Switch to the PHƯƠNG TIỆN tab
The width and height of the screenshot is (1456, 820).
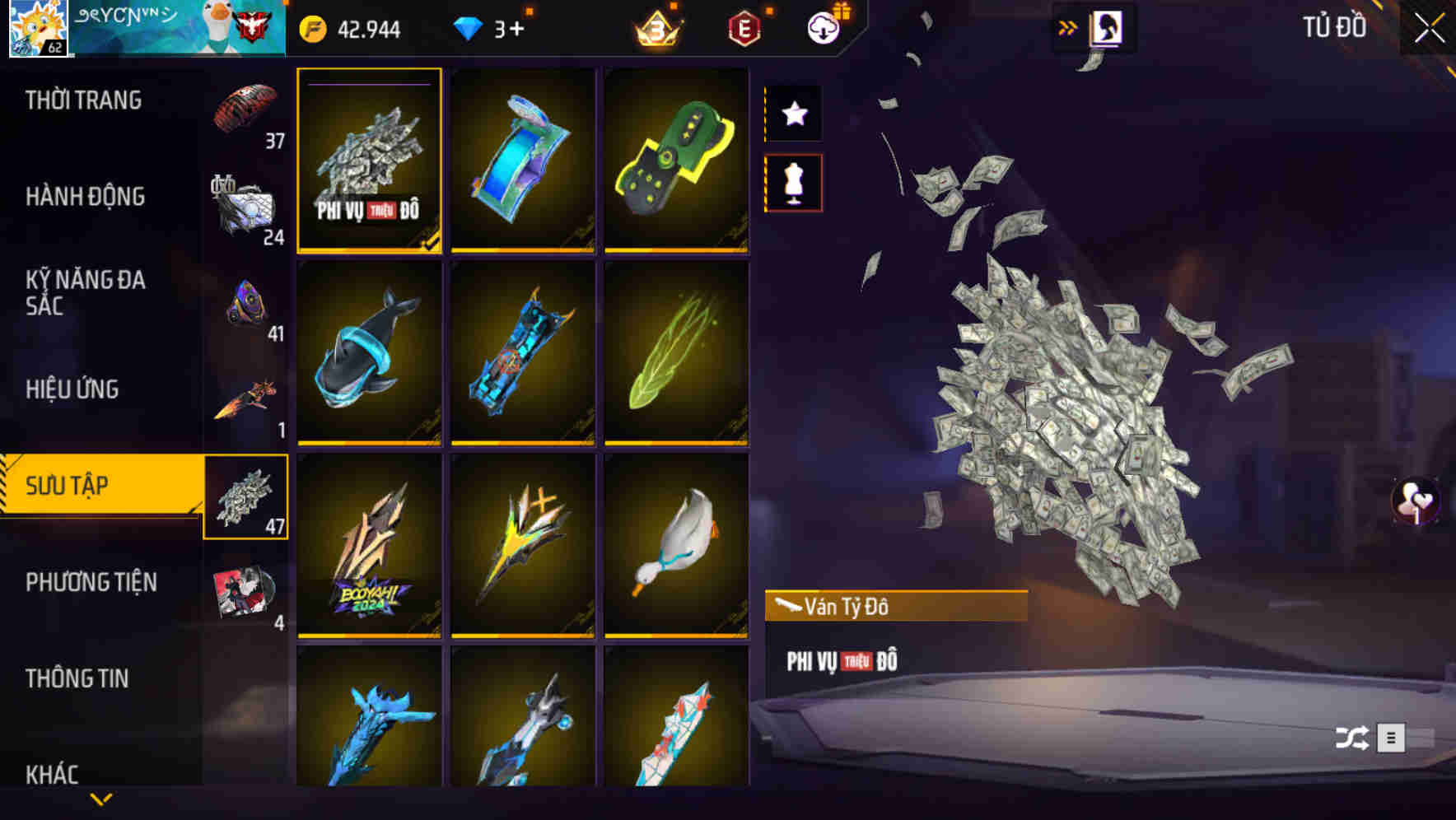[91, 582]
